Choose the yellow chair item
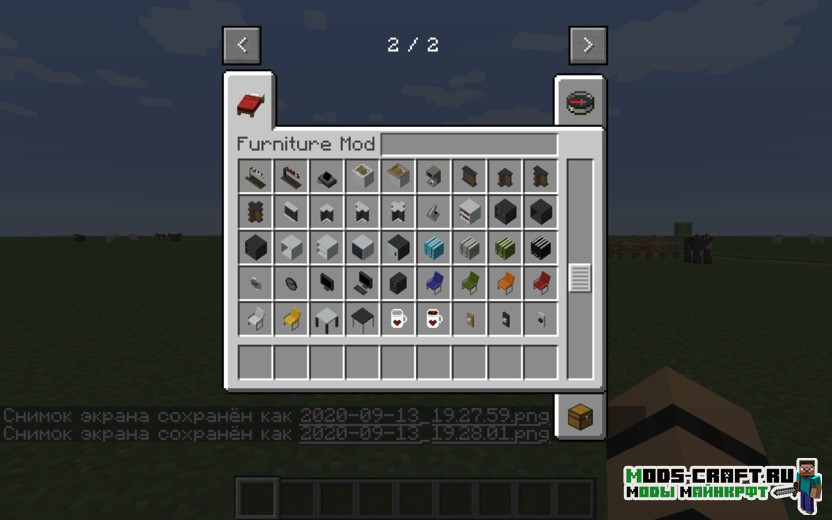 coord(291,319)
